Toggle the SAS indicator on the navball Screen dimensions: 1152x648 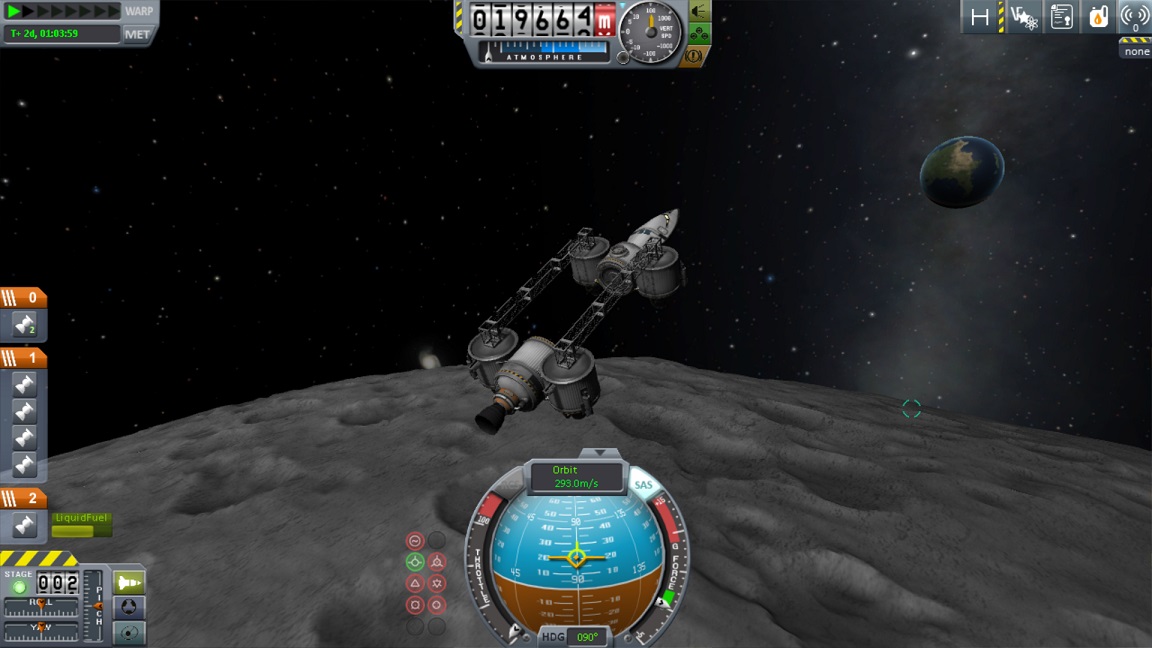643,486
